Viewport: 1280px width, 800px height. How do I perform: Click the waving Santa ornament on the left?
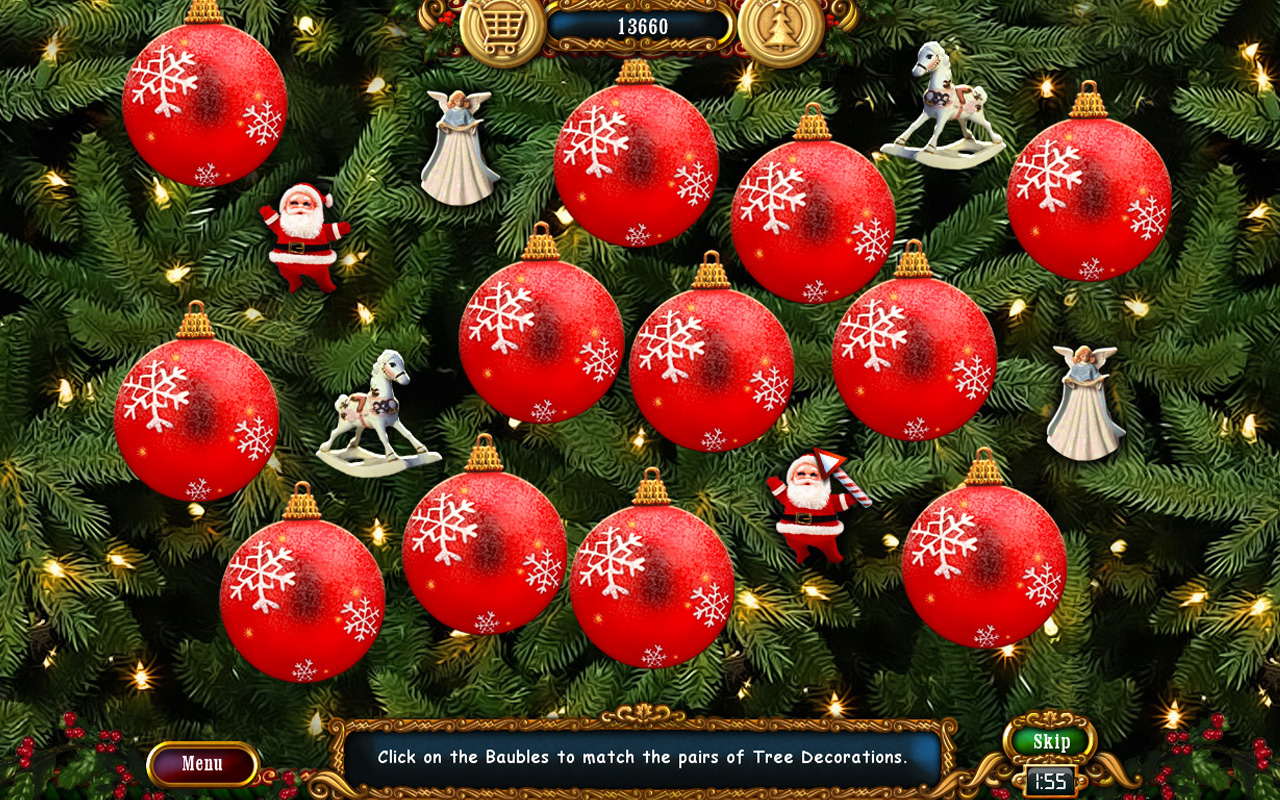click(x=300, y=235)
